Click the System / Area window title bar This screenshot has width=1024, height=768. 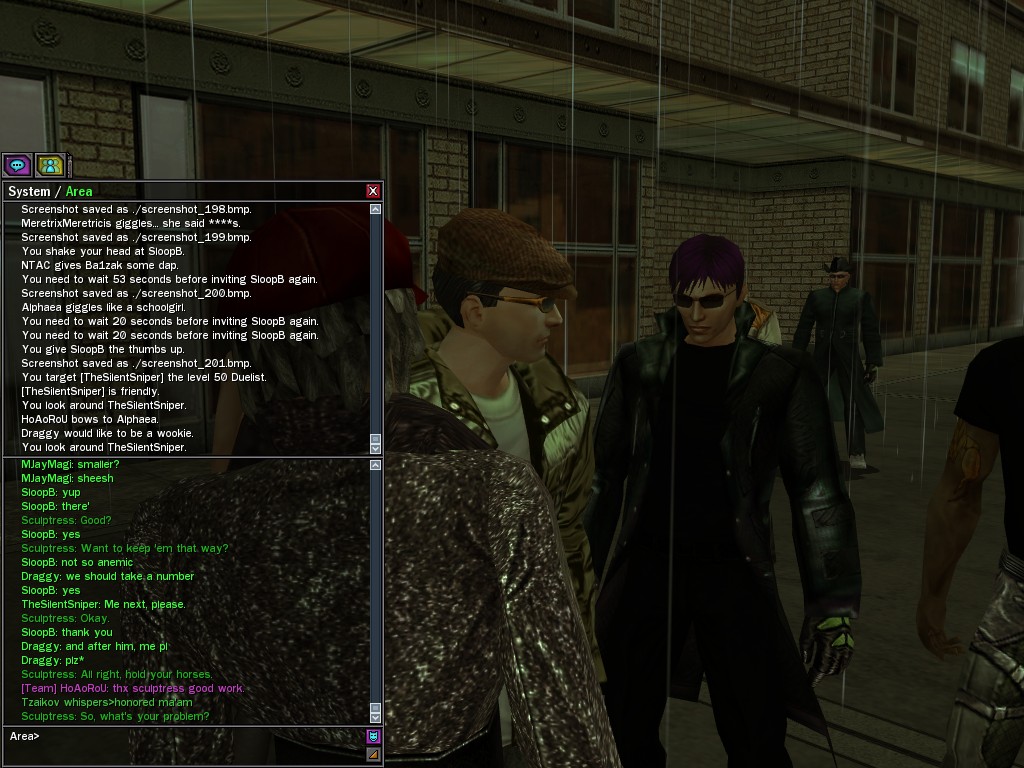[x=180, y=191]
